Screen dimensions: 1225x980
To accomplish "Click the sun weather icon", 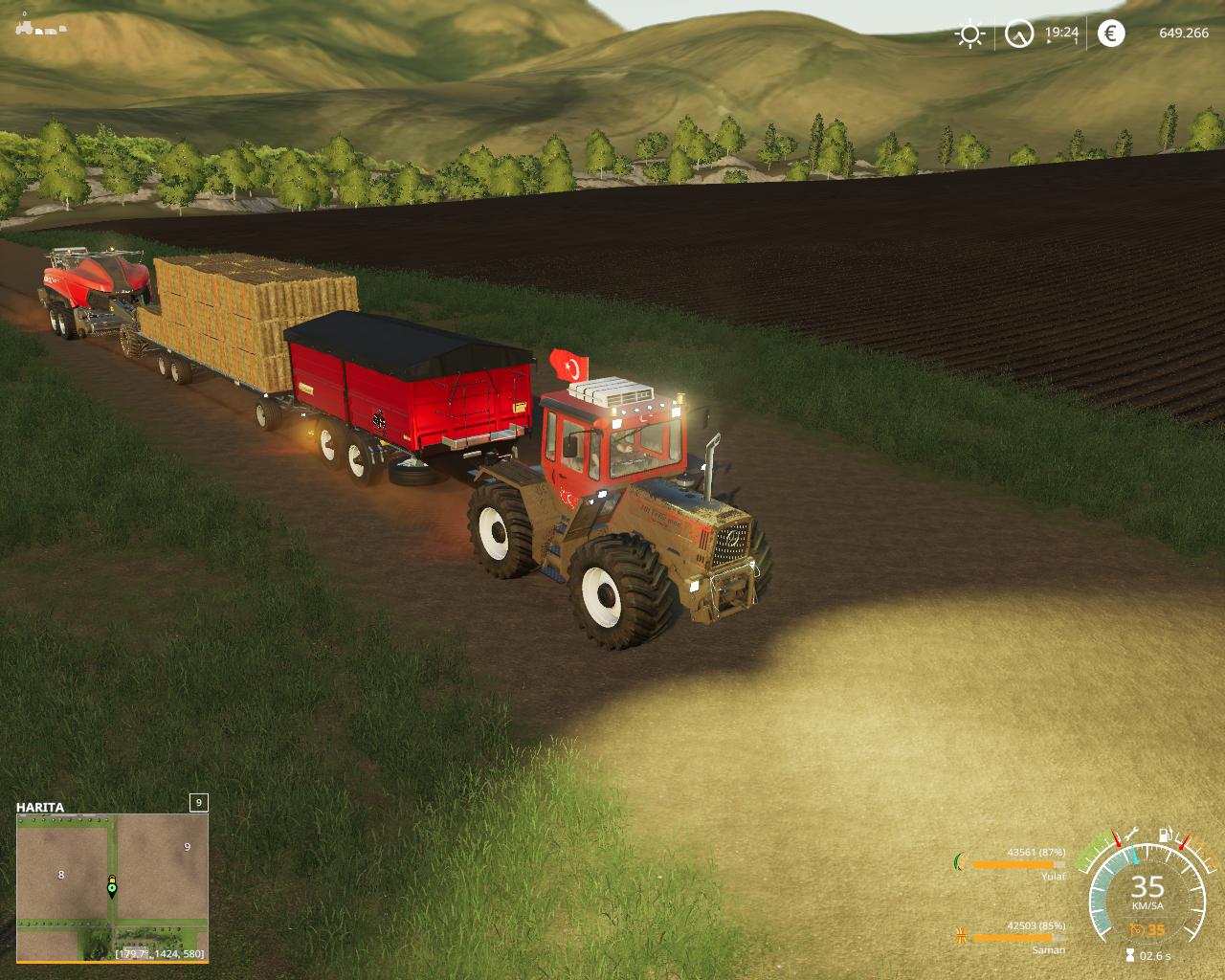I will (969, 34).
